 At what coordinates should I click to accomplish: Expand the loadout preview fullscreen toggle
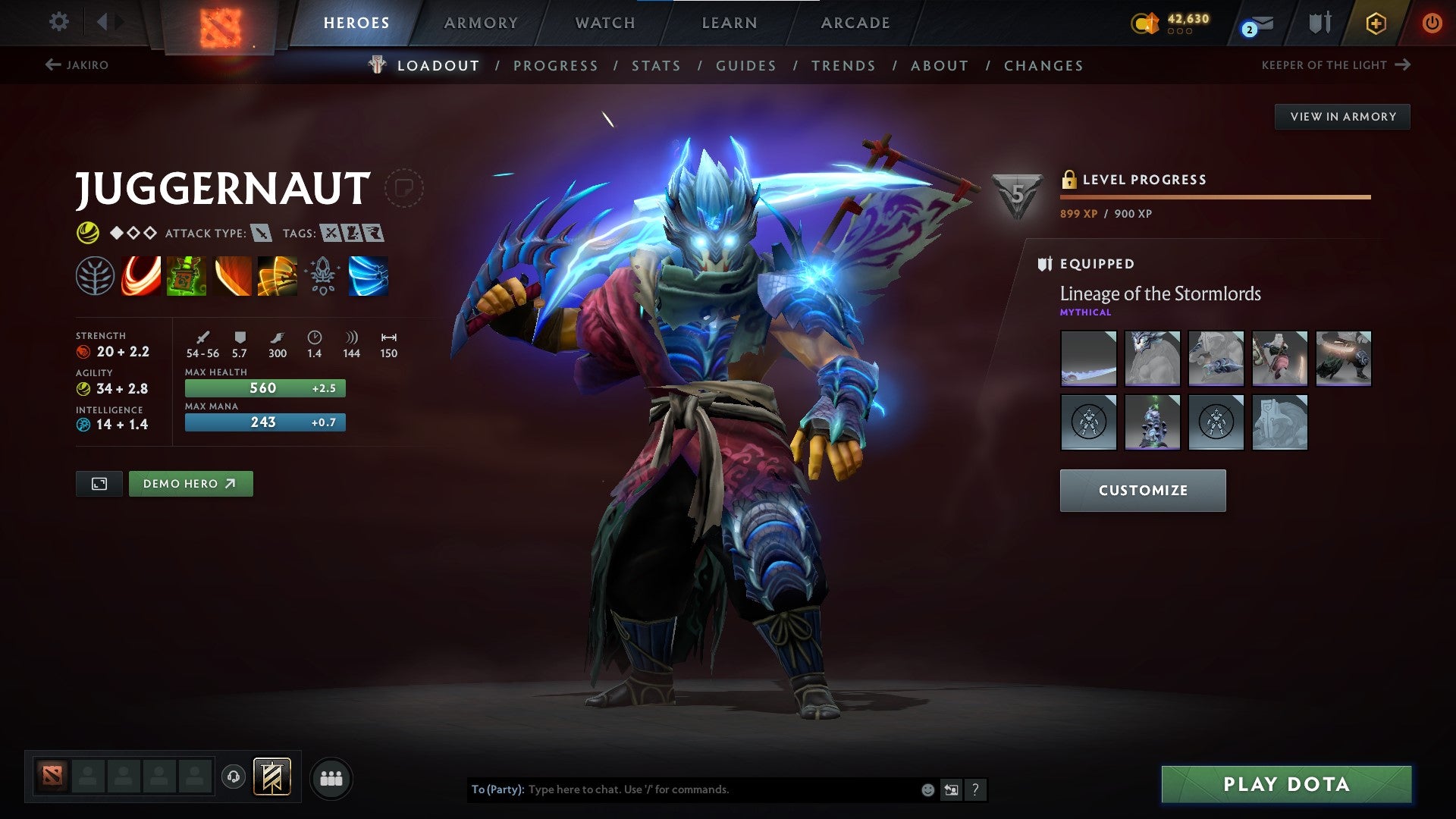tap(99, 483)
